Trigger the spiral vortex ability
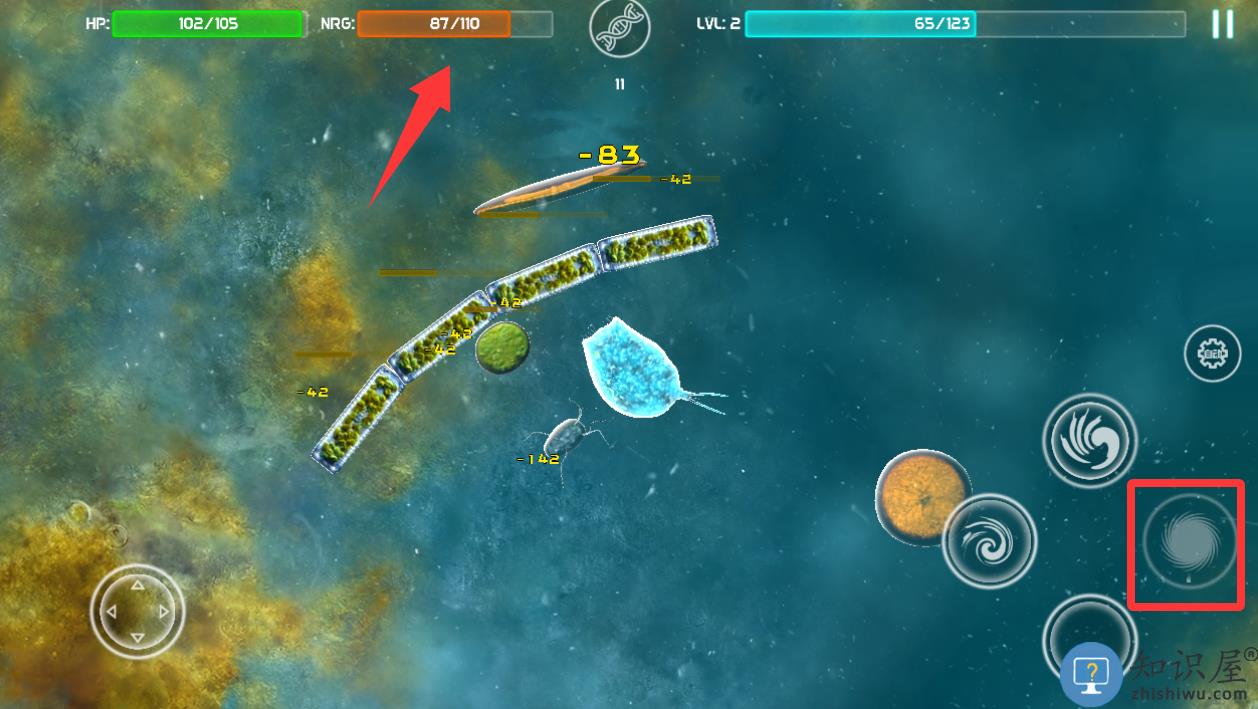The height and width of the screenshot is (709, 1258). [x=1187, y=544]
